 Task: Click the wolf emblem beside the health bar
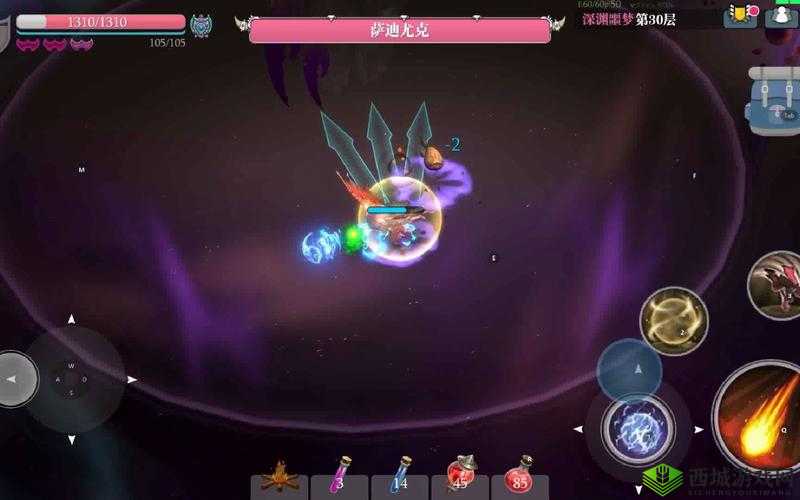(201, 25)
